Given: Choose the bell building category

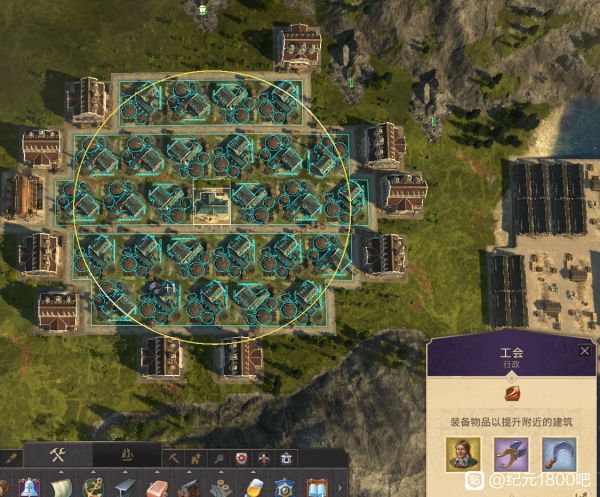Looking at the screenshot, I should [x=27, y=488].
